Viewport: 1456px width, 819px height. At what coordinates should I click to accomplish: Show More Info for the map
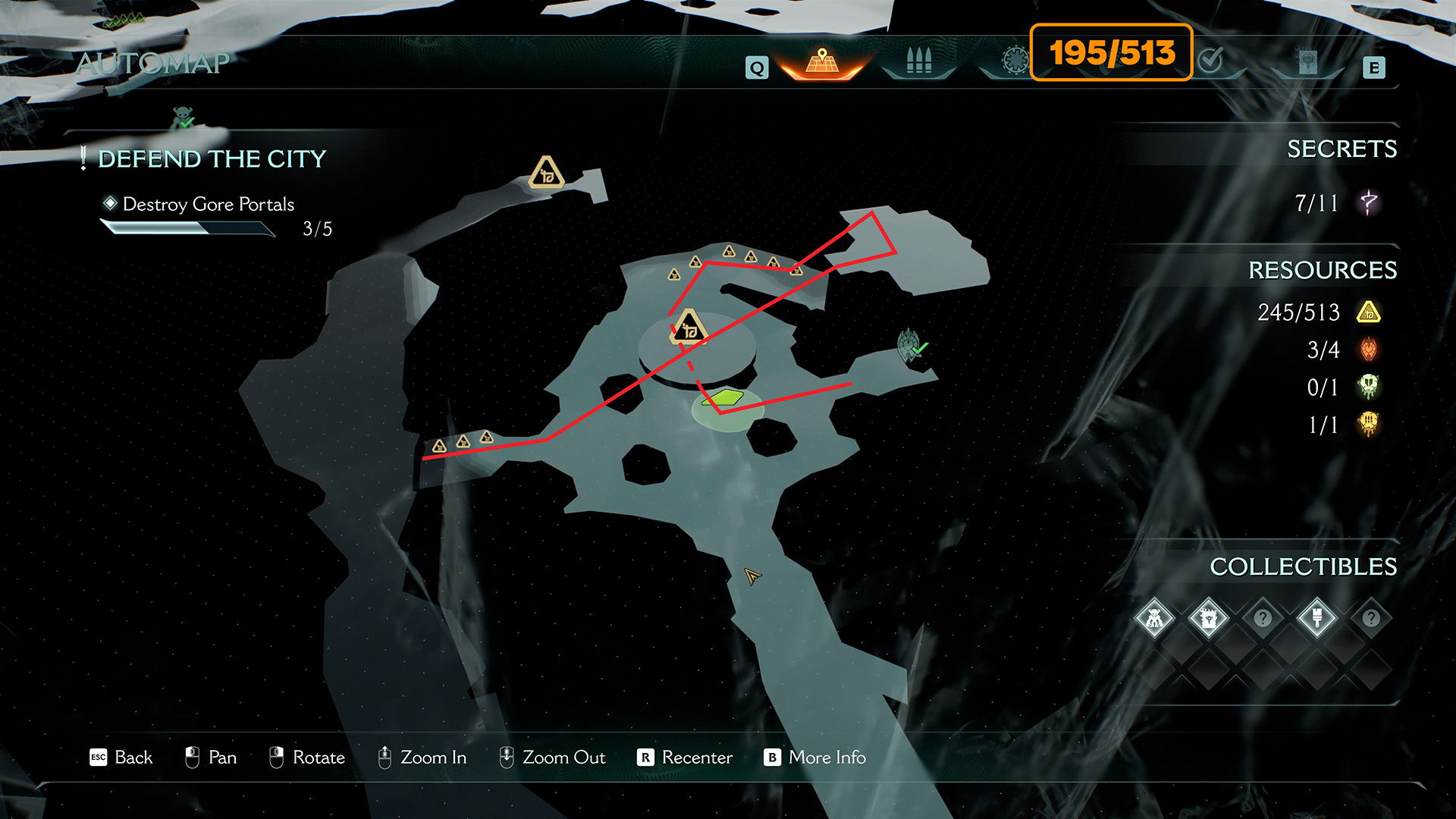pos(814,758)
